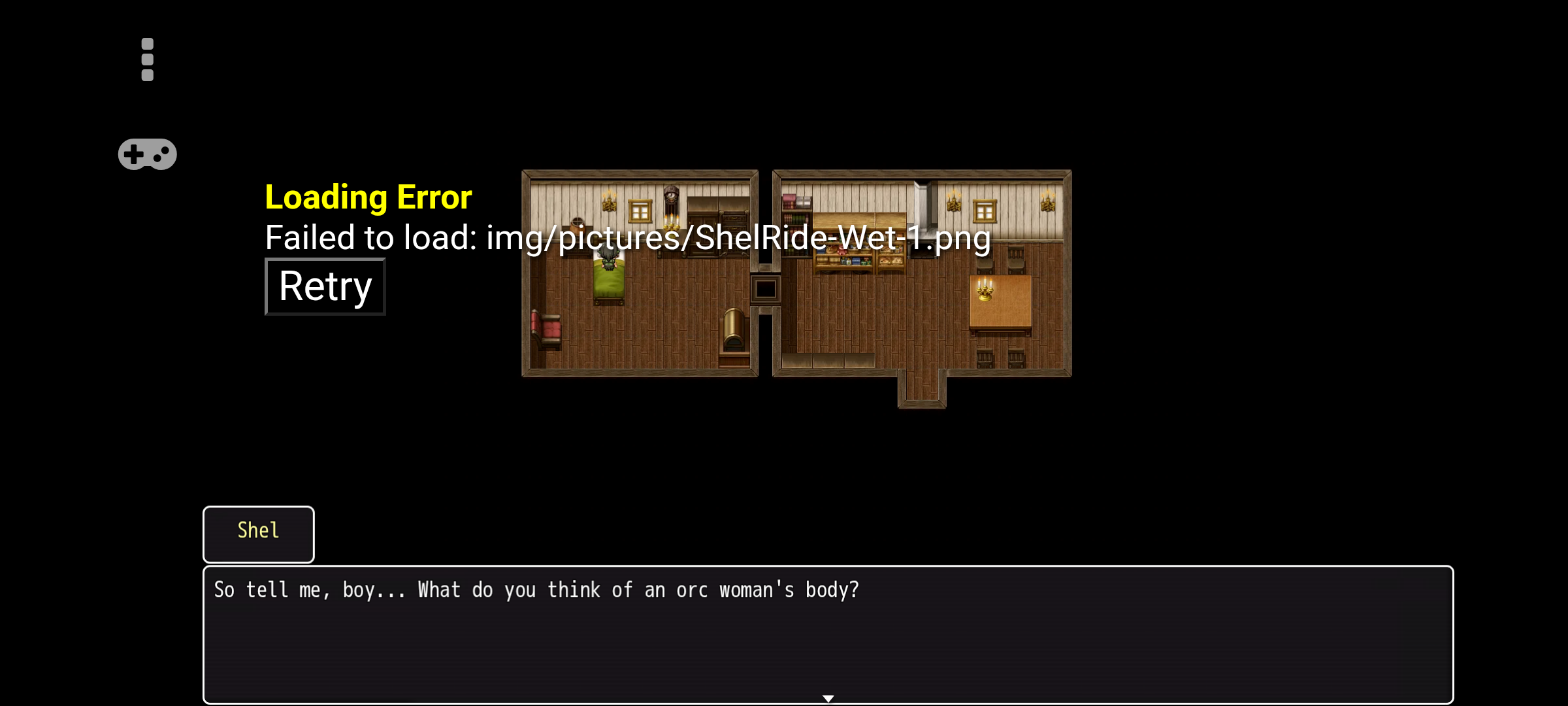Image resolution: width=1568 pixels, height=706 pixels.
Task: Click the Retry button
Action: pos(325,286)
